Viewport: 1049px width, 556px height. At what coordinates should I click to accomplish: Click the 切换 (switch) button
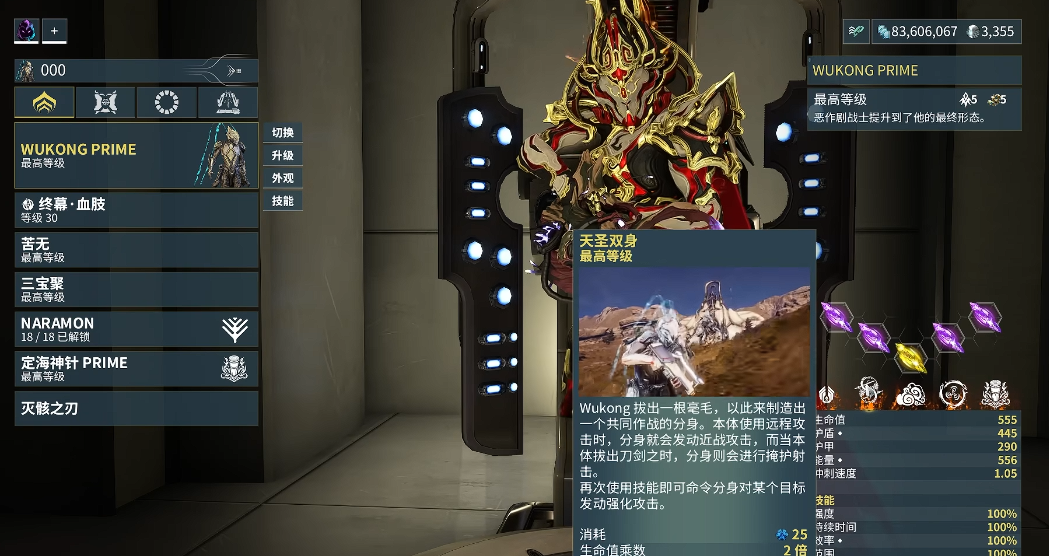pos(282,133)
